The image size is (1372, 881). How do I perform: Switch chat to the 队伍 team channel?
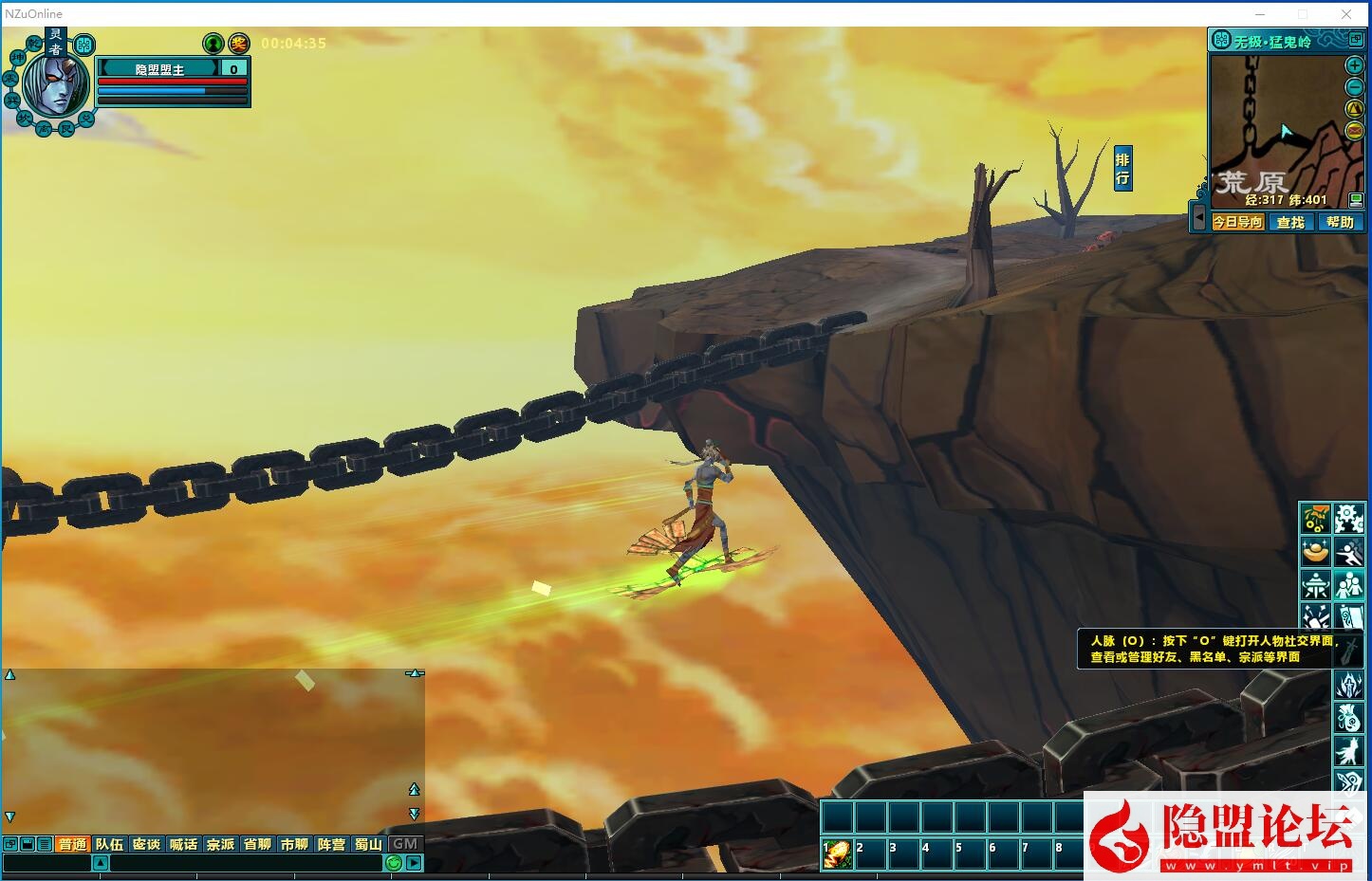click(109, 844)
